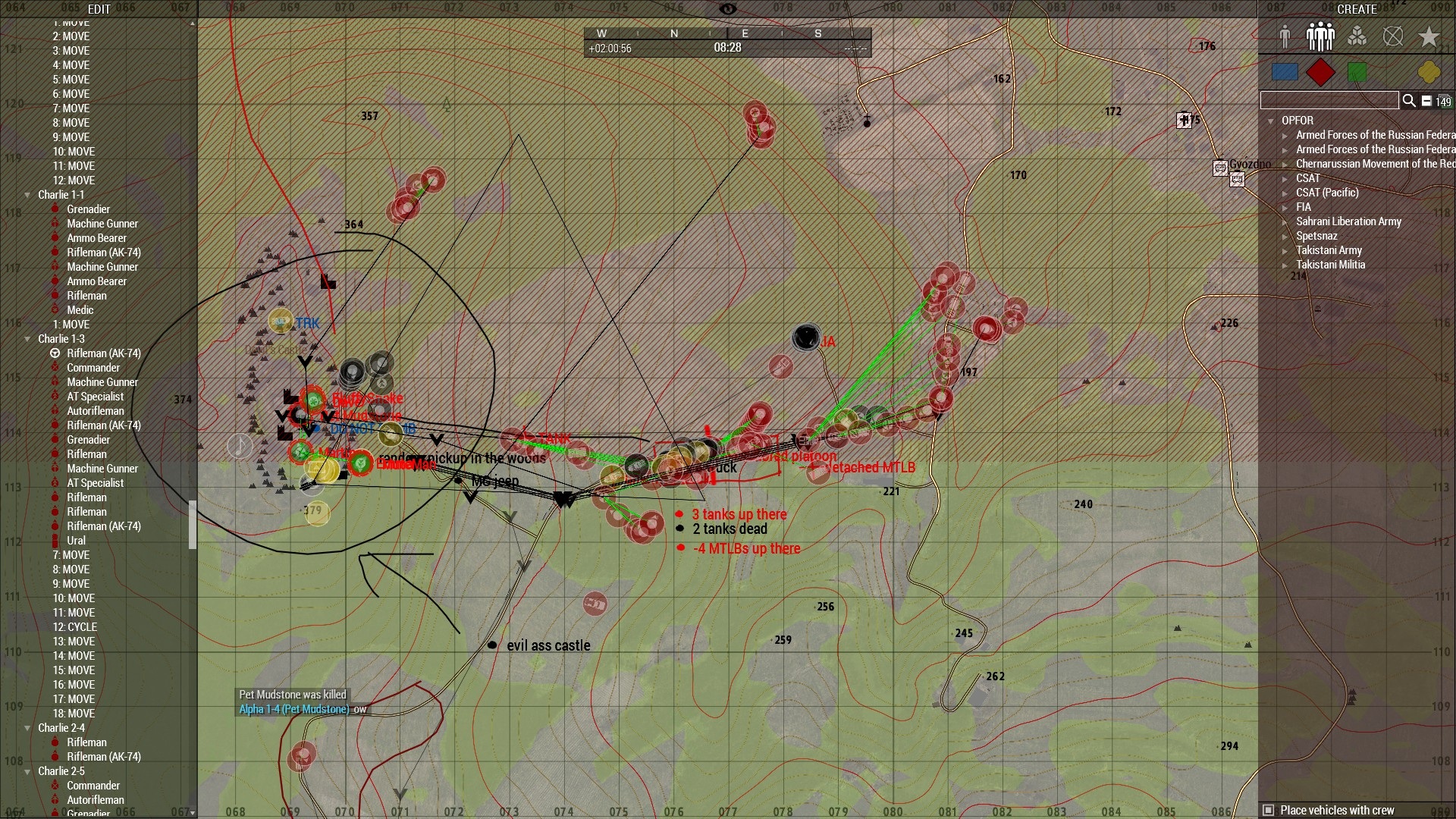1456x819 pixels.
Task: Collapse the OPFOR faction tree
Action: [x=1270, y=121]
